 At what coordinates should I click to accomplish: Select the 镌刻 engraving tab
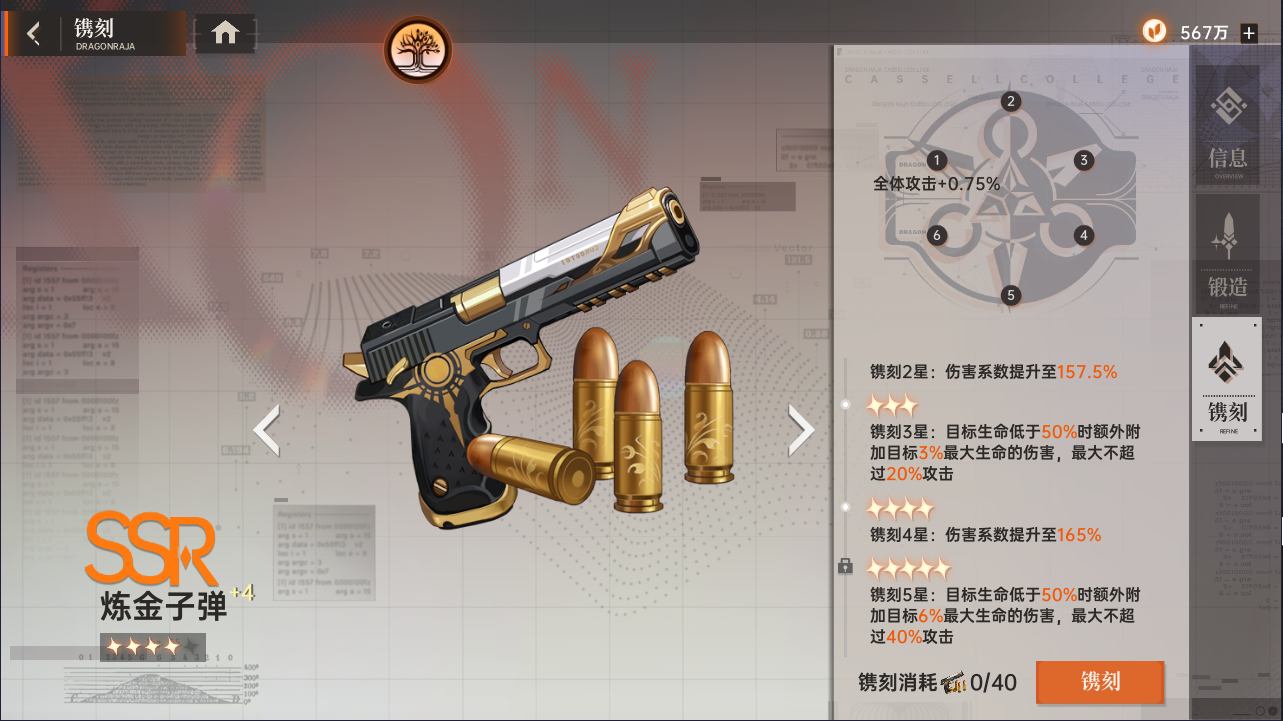pyautogui.click(x=1227, y=379)
